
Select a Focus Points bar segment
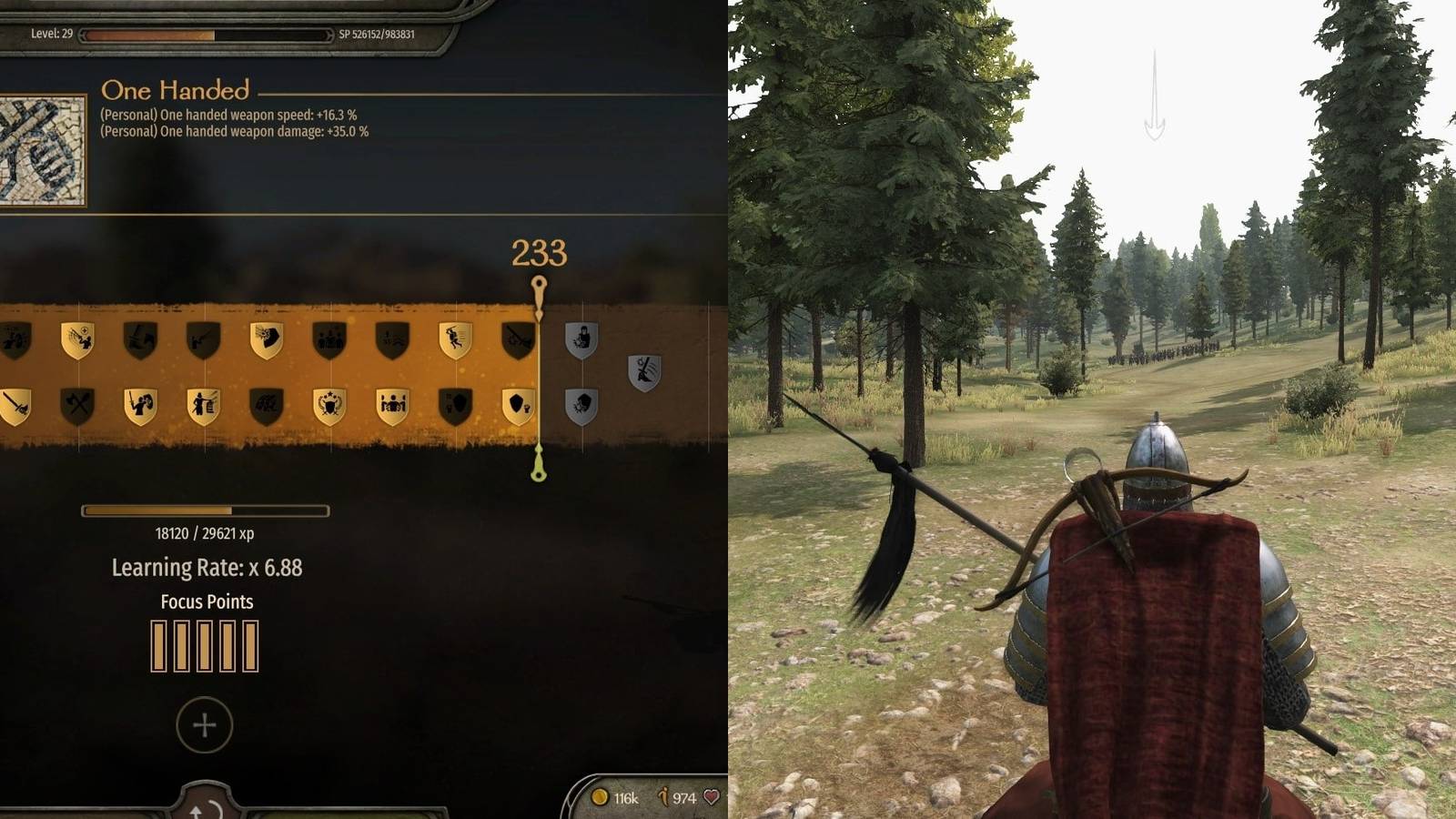tap(159, 642)
